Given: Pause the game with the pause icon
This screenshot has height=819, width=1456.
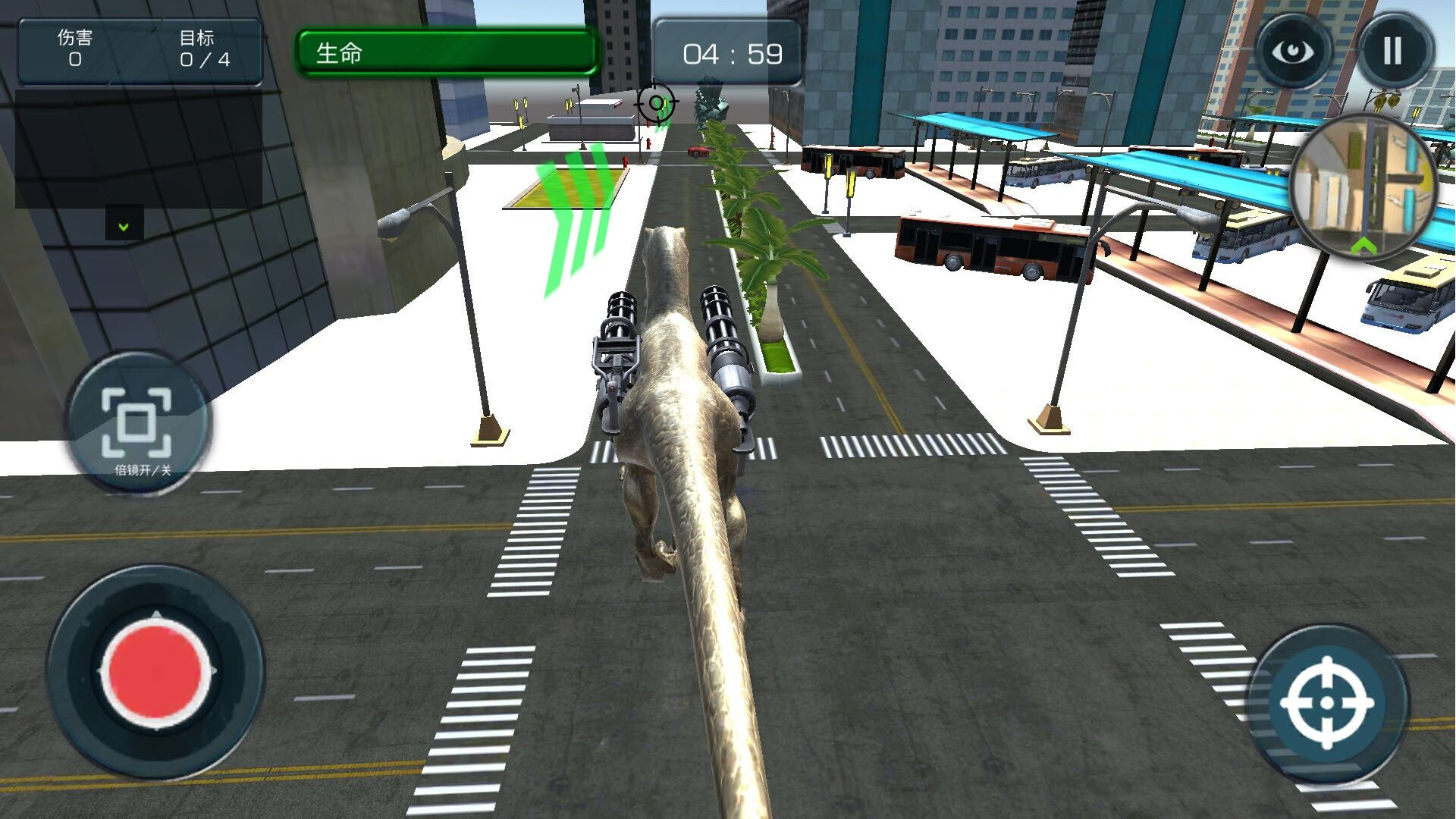Looking at the screenshot, I should (x=1394, y=50).
